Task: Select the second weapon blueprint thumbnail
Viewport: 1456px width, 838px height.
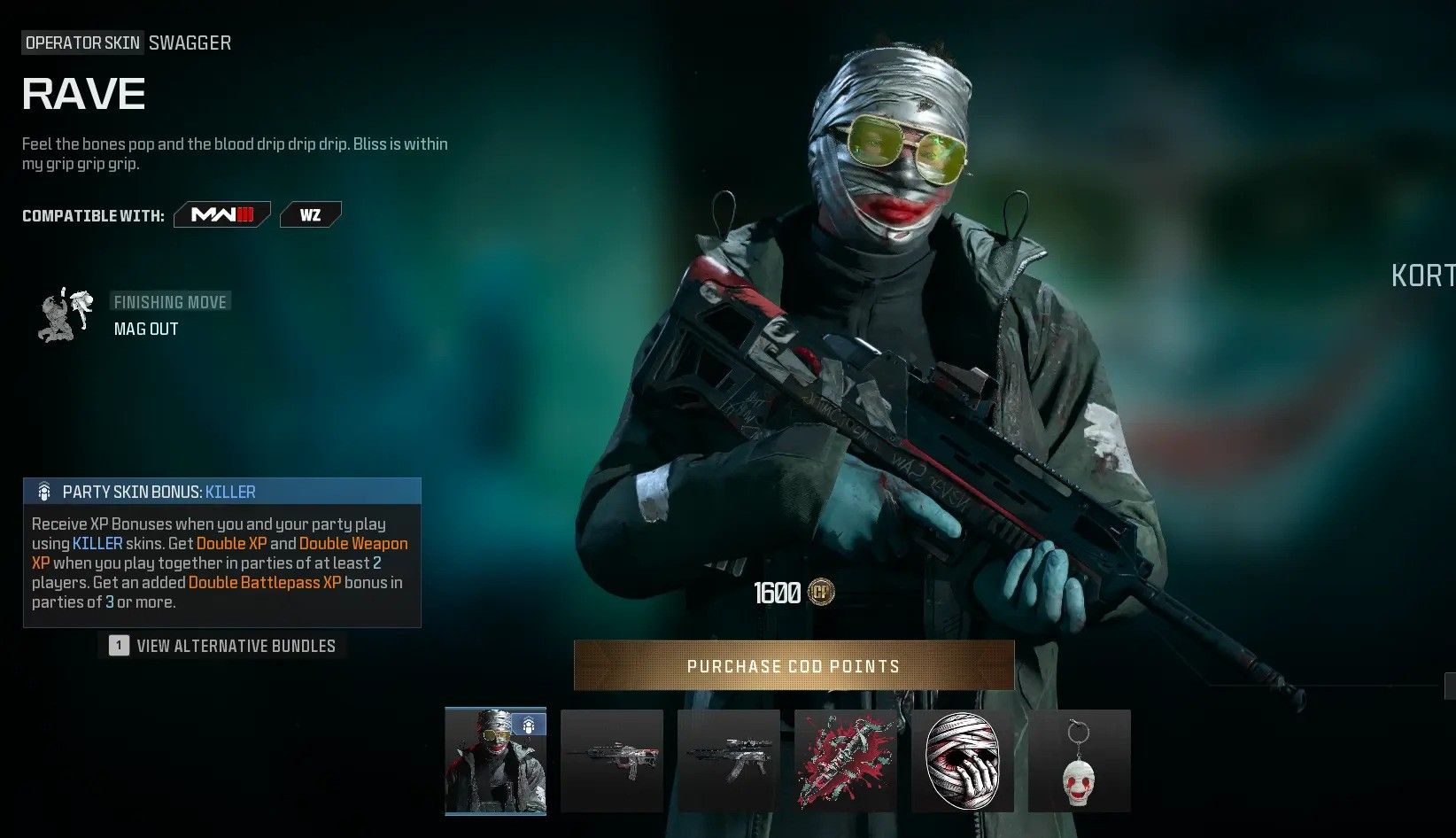Action: pyautogui.click(x=728, y=761)
